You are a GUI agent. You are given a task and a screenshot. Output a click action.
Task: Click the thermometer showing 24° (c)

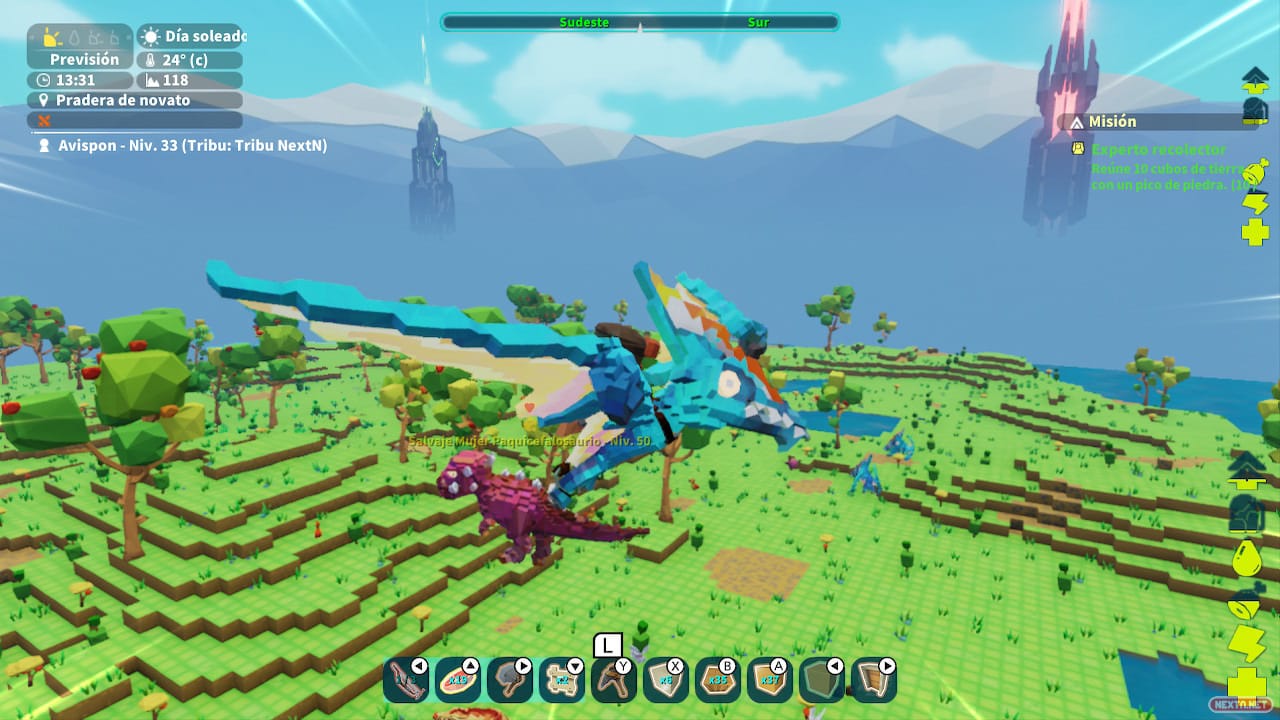[x=186, y=59]
